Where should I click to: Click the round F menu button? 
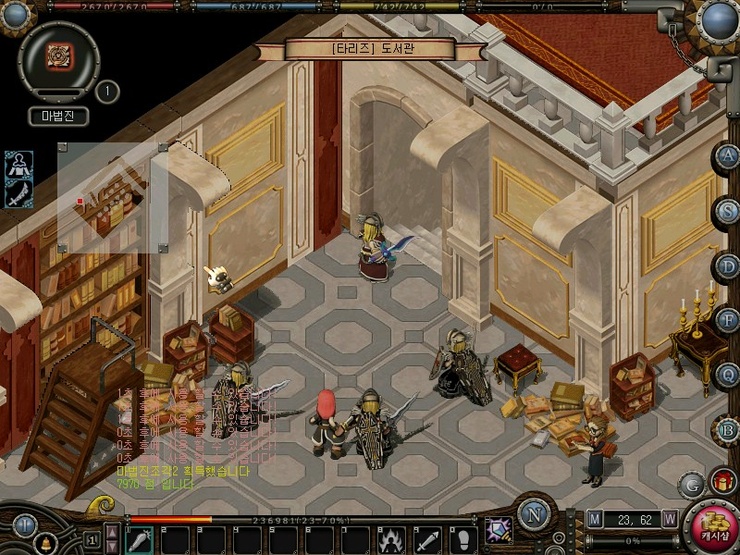[x=727, y=320]
